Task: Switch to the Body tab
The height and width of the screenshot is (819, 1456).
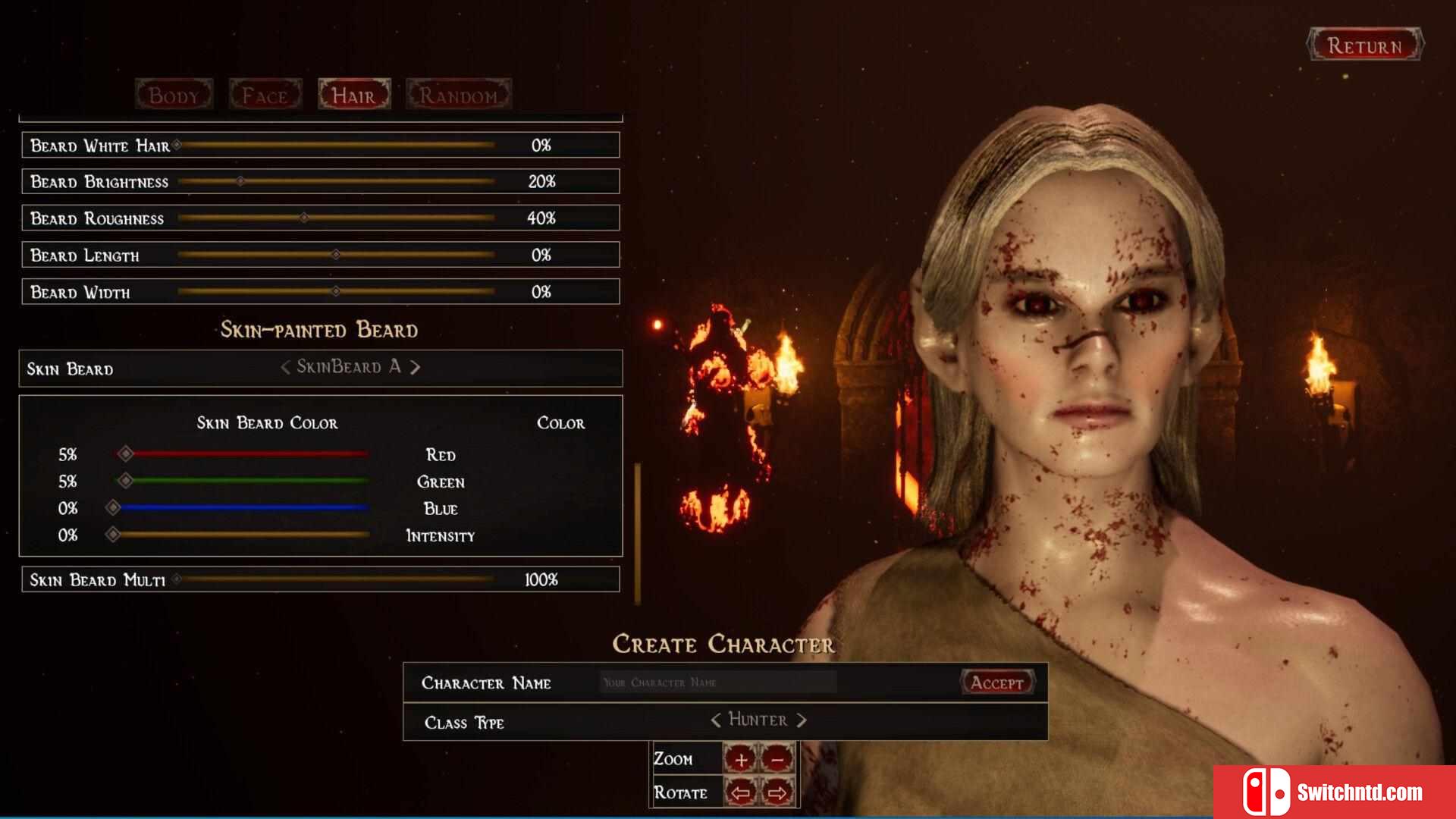Action: click(174, 96)
